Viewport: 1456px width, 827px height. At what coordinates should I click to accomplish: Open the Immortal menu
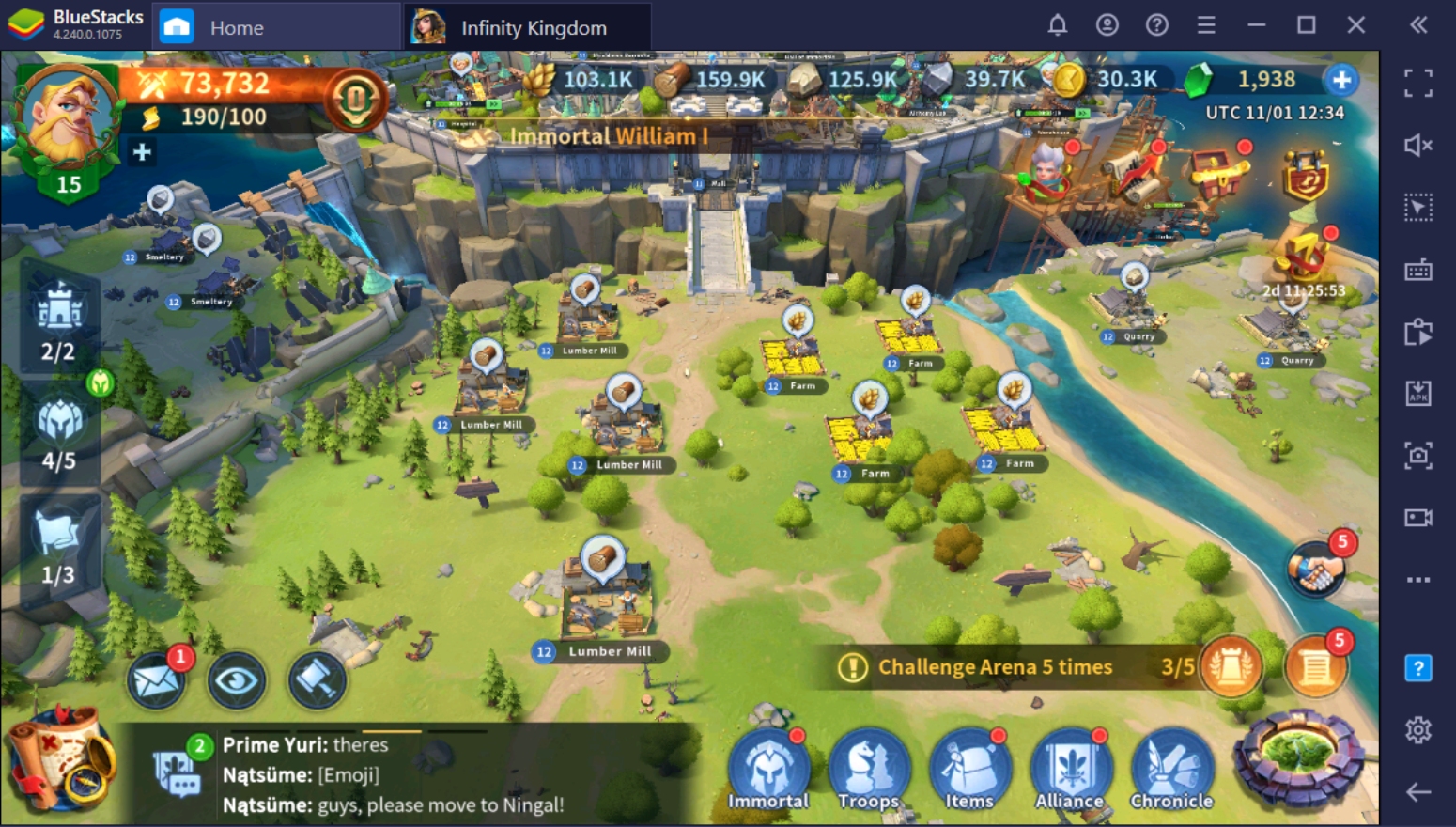pos(768,771)
